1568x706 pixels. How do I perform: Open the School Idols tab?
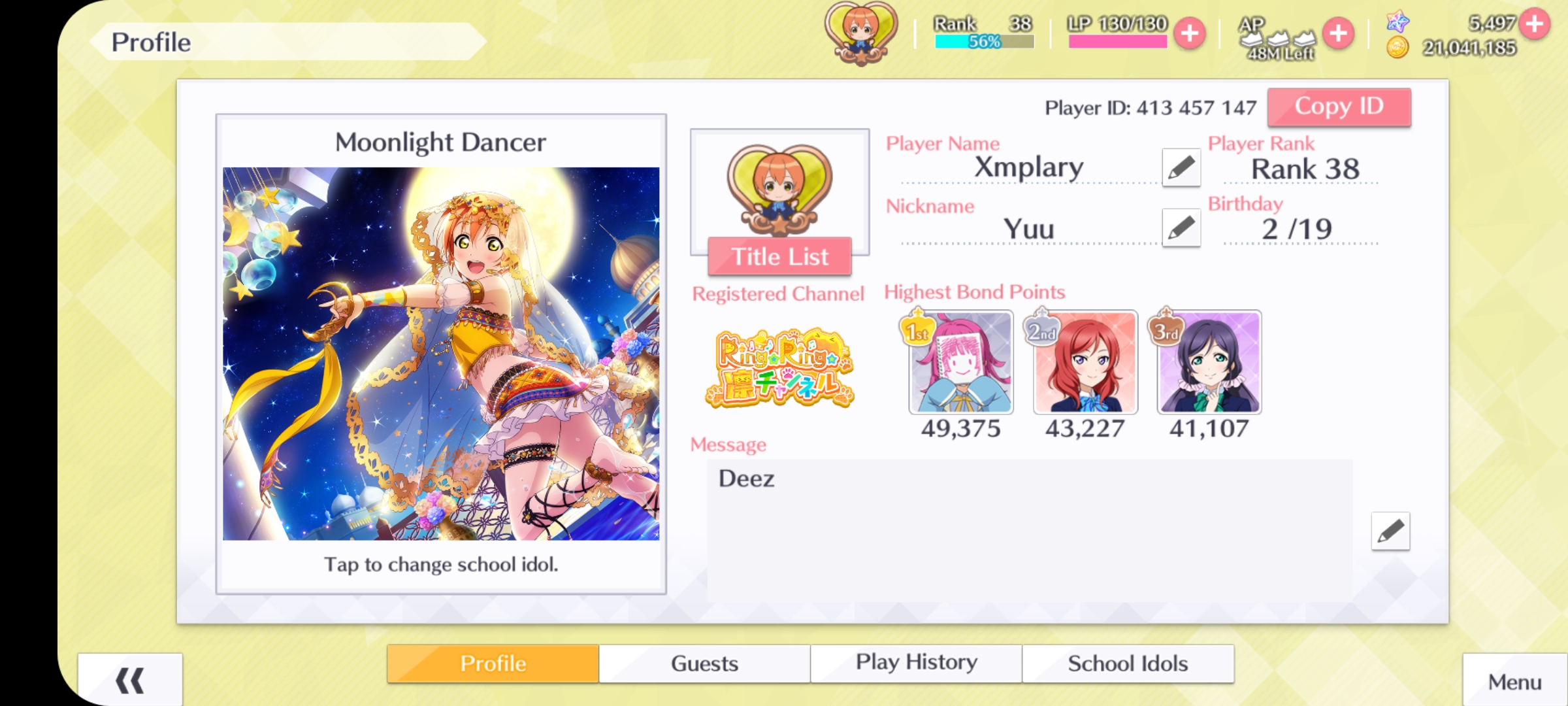click(1128, 664)
